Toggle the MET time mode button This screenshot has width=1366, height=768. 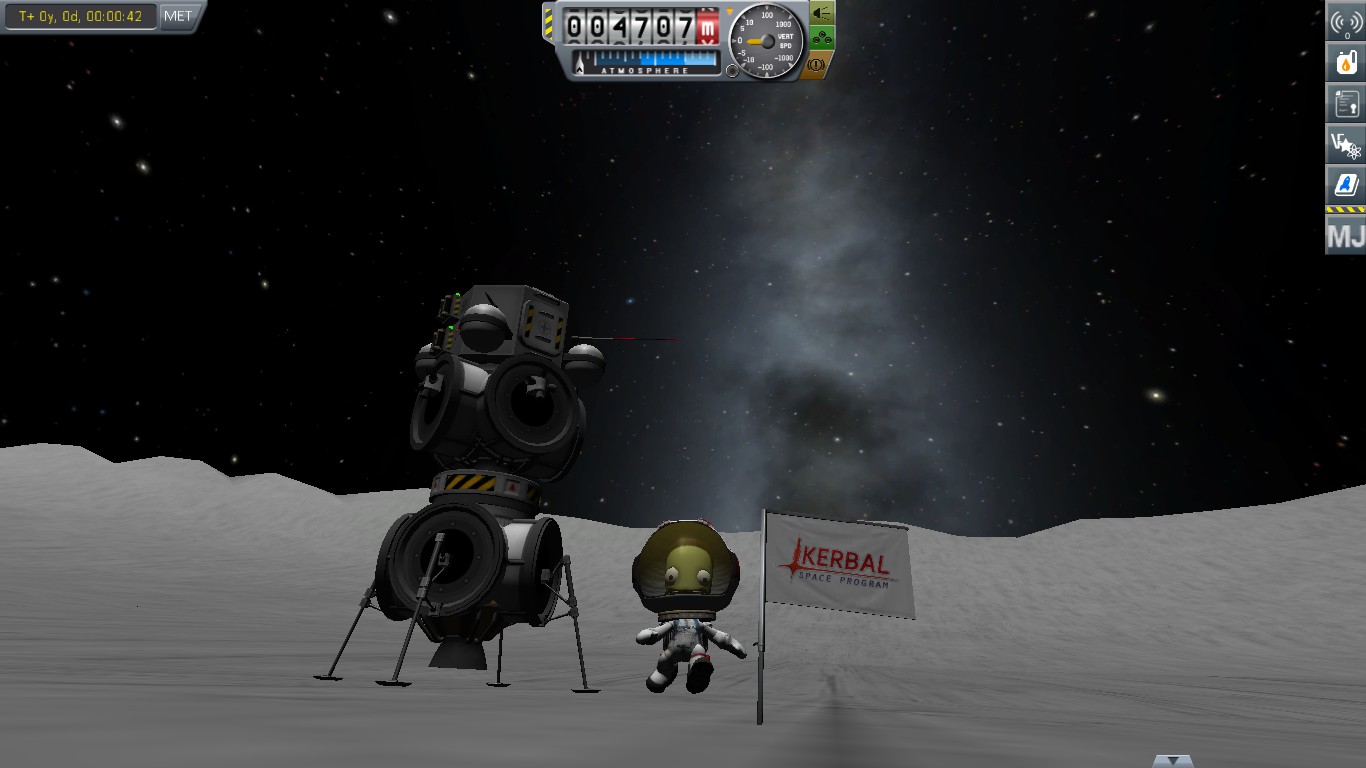178,16
